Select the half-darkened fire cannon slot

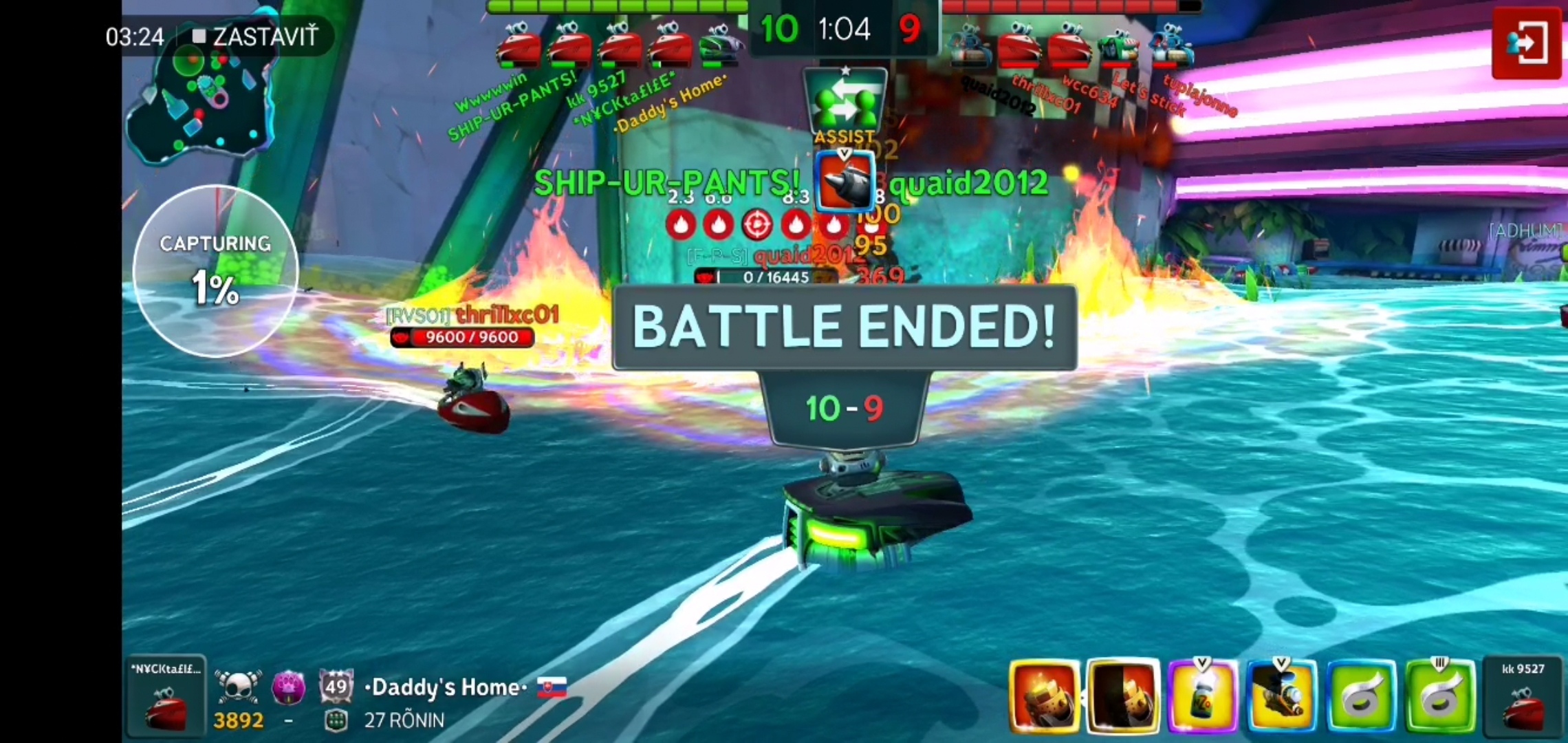pos(1123,696)
